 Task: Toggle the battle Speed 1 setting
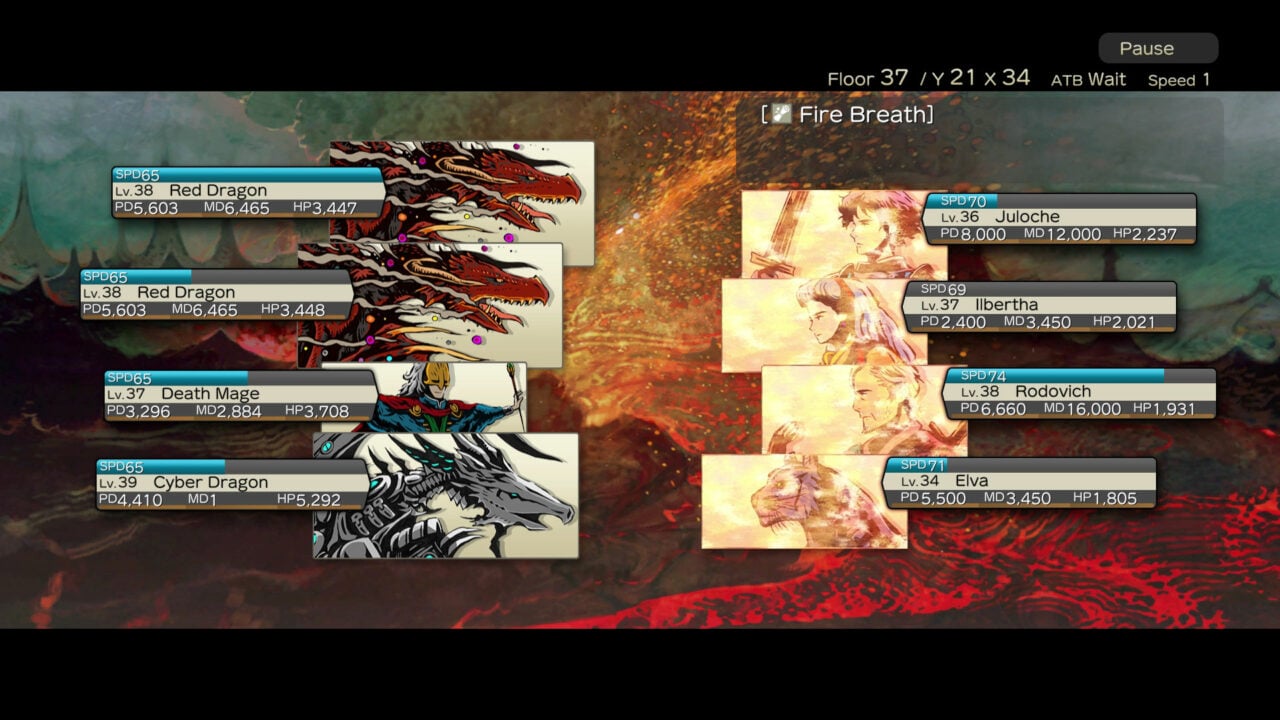click(1179, 79)
